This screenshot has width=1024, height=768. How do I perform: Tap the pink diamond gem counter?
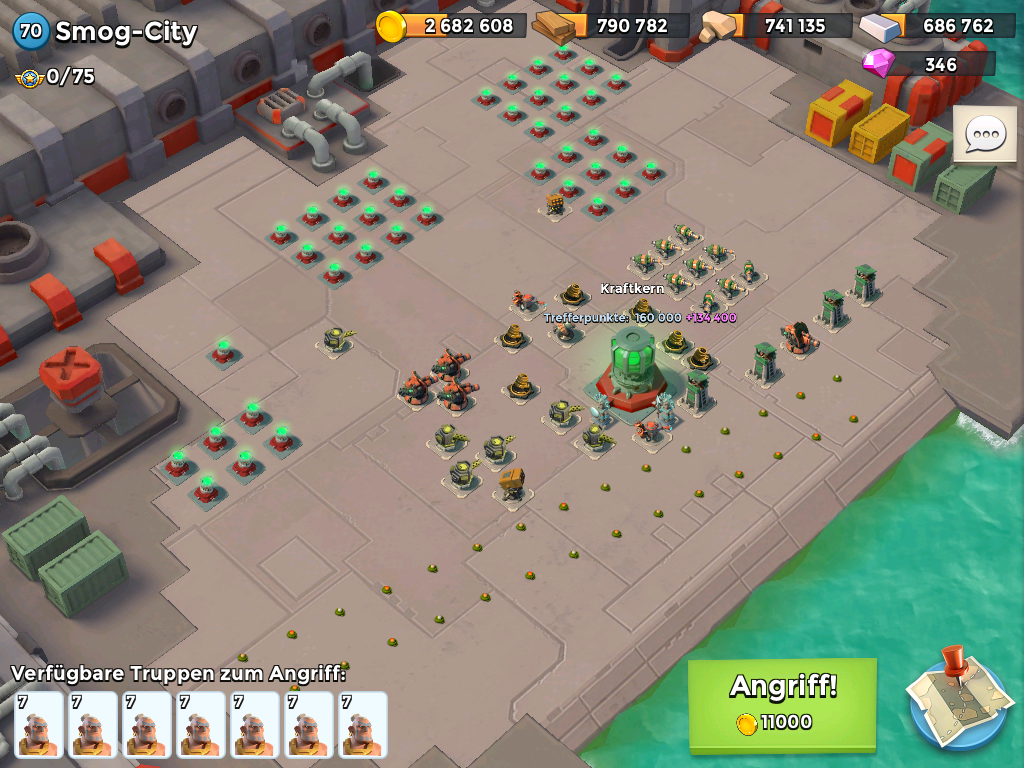927,64
